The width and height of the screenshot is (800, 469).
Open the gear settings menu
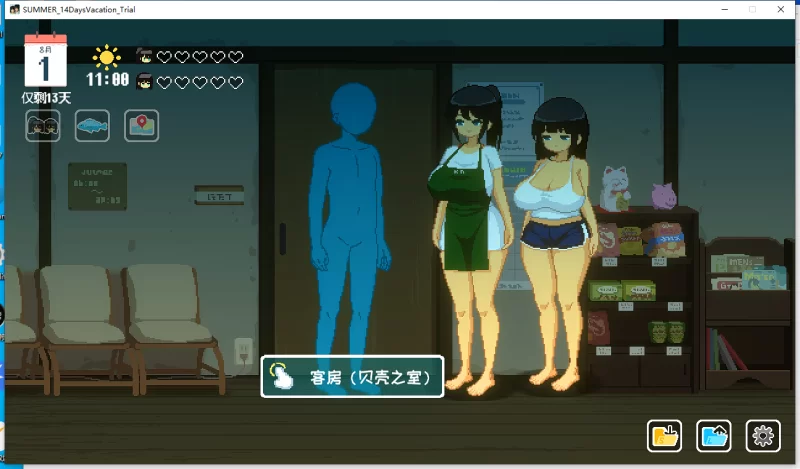(763, 435)
